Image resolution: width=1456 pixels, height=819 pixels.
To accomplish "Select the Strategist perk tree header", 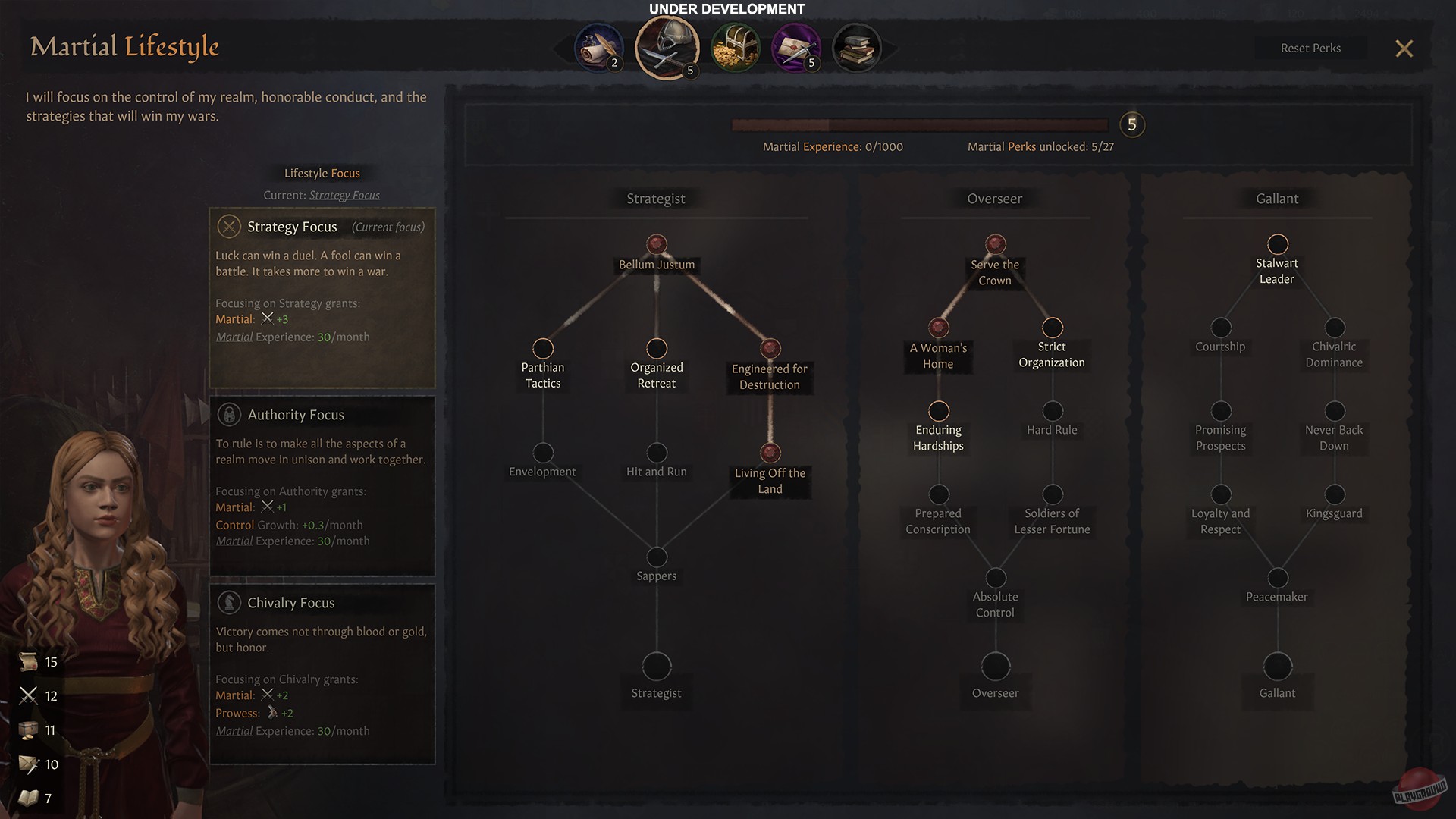I will pos(655,199).
